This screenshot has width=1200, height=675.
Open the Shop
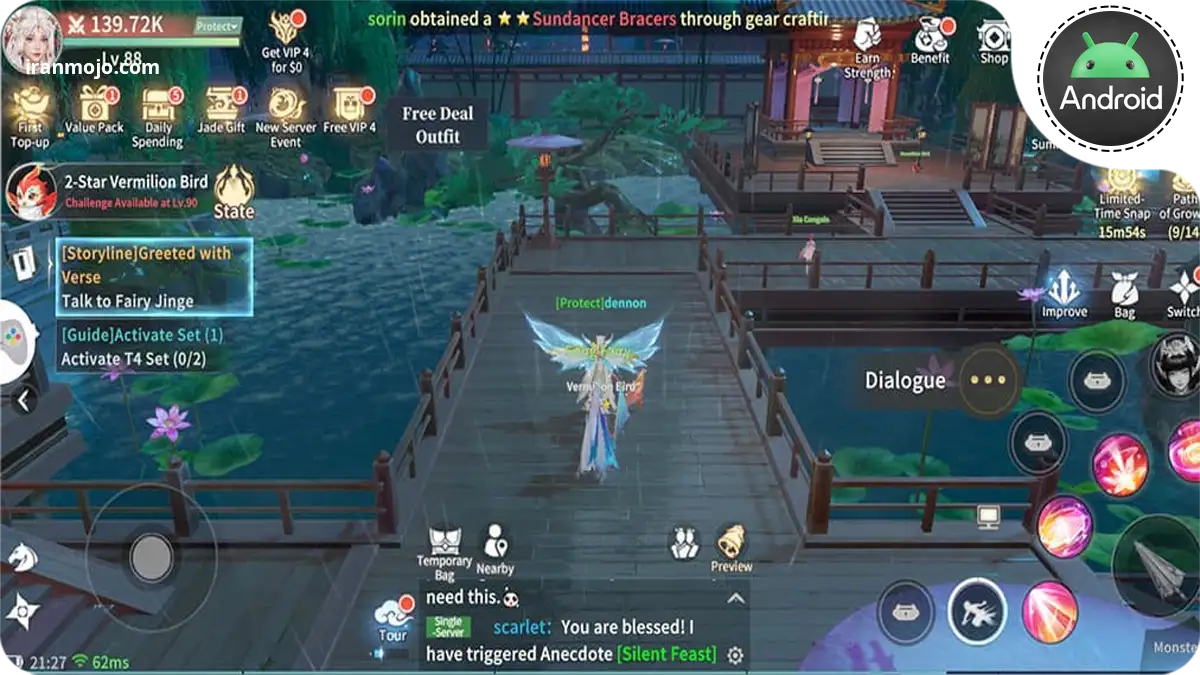[994, 42]
